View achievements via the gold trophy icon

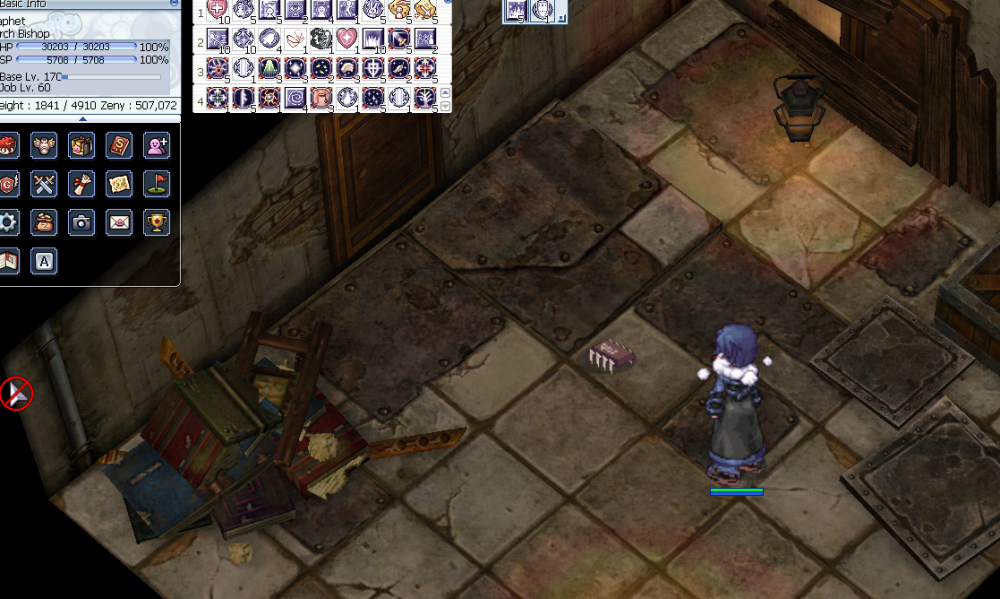[x=157, y=222]
